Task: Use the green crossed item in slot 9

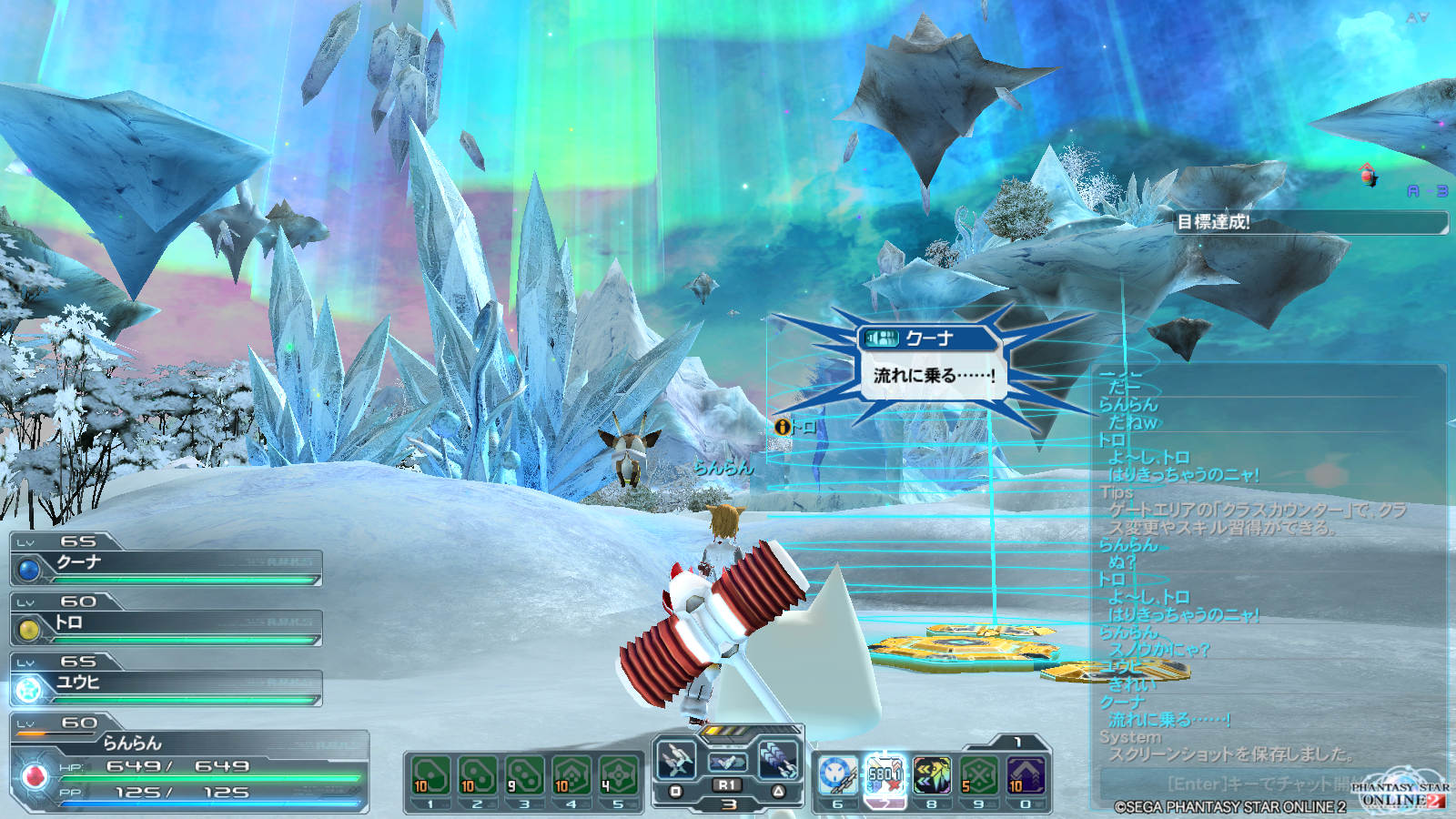Action: click(979, 775)
